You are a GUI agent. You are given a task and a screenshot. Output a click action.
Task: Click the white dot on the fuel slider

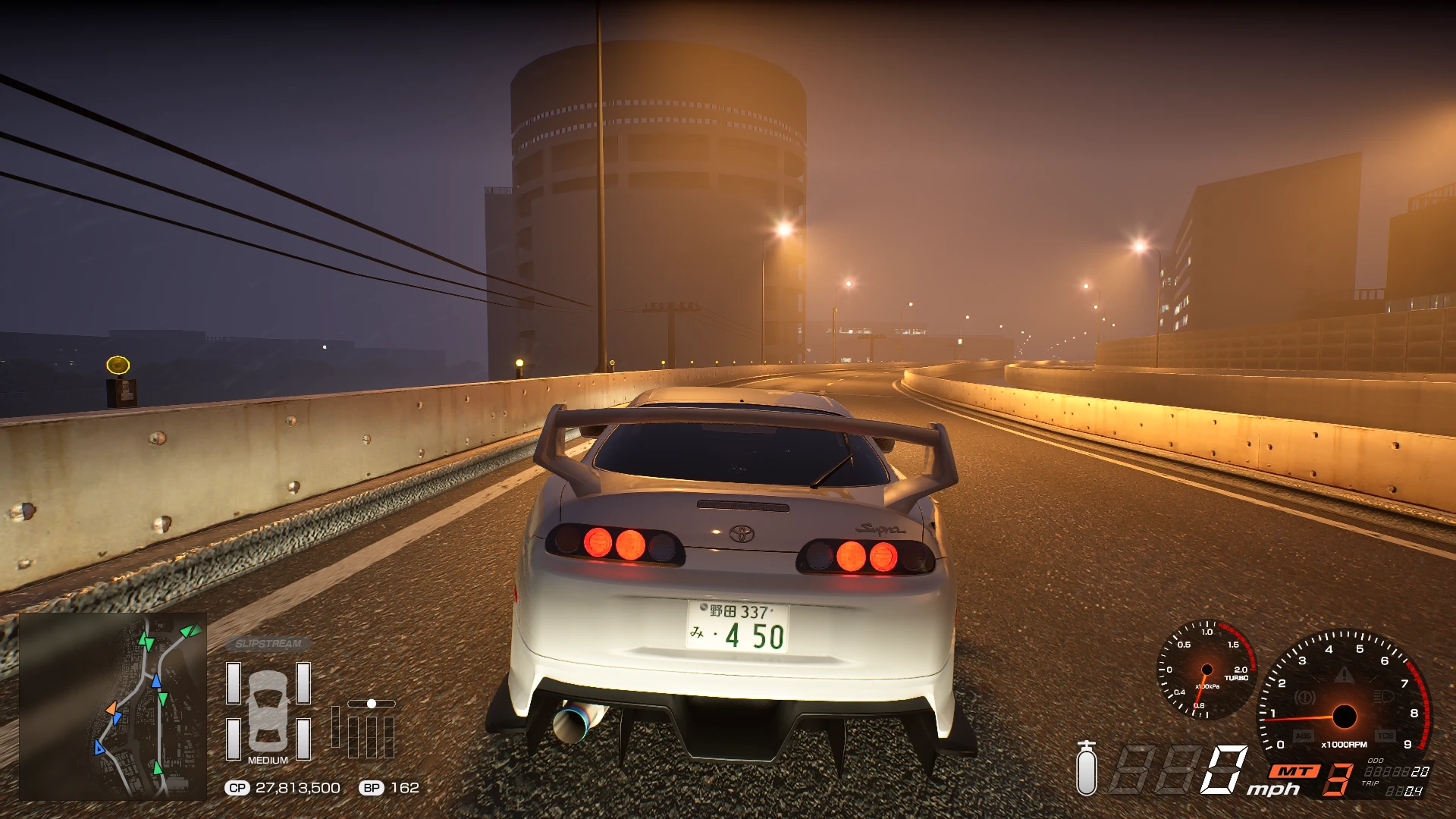pyautogui.click(x=372, y=704)
